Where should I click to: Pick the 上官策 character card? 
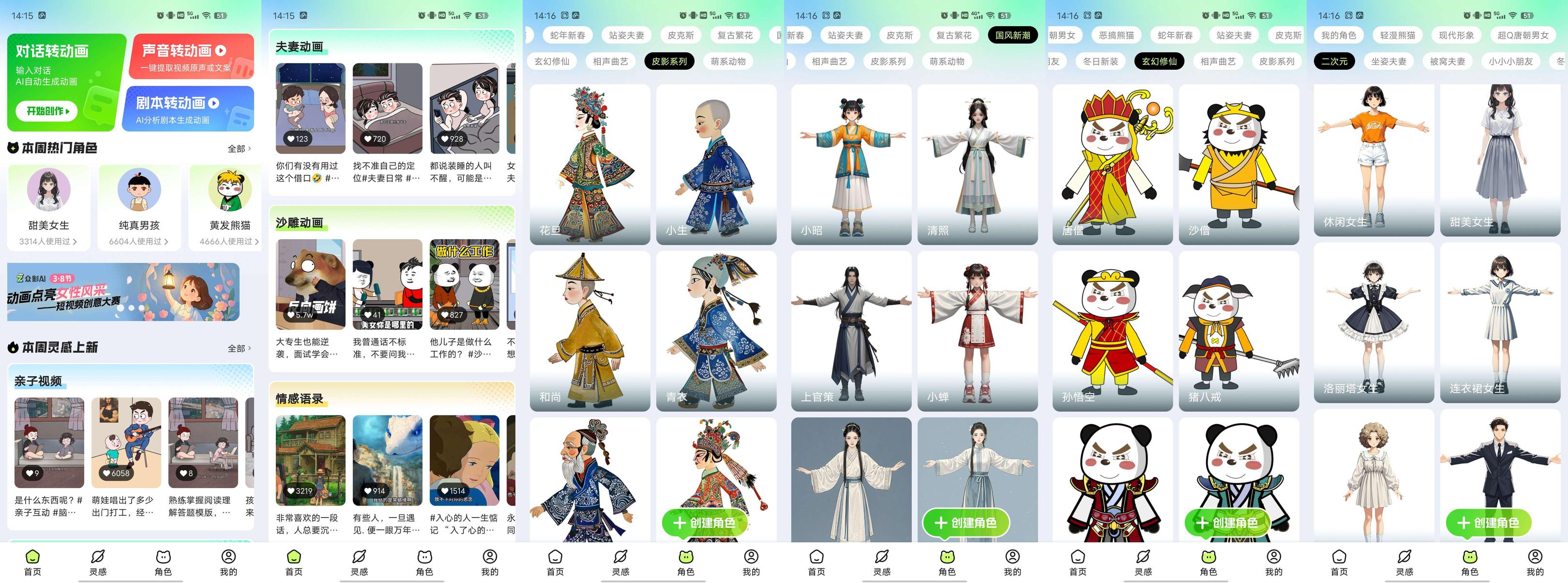point(850,331)
